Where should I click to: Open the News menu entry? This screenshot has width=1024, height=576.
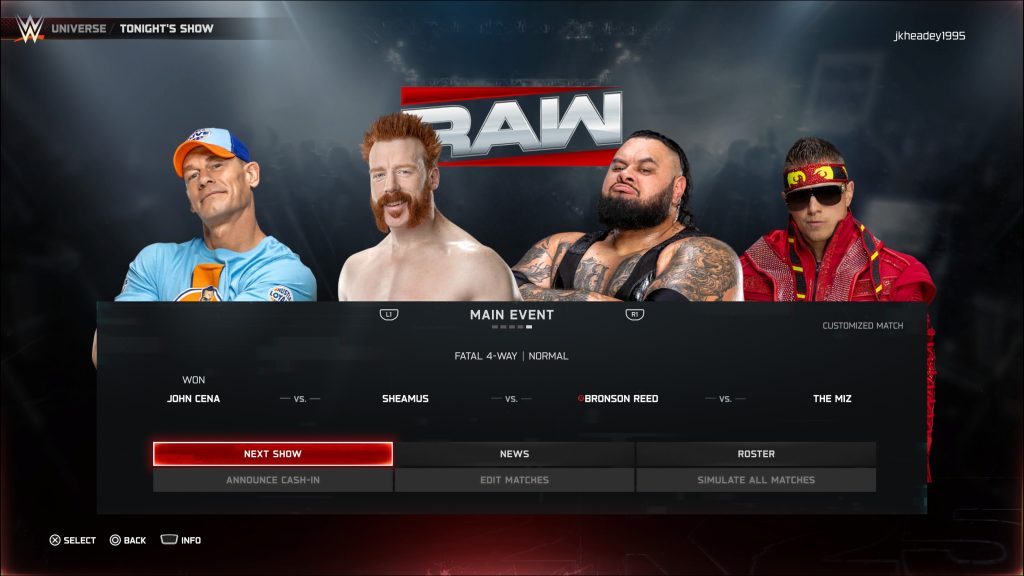[x=514, y=454]
